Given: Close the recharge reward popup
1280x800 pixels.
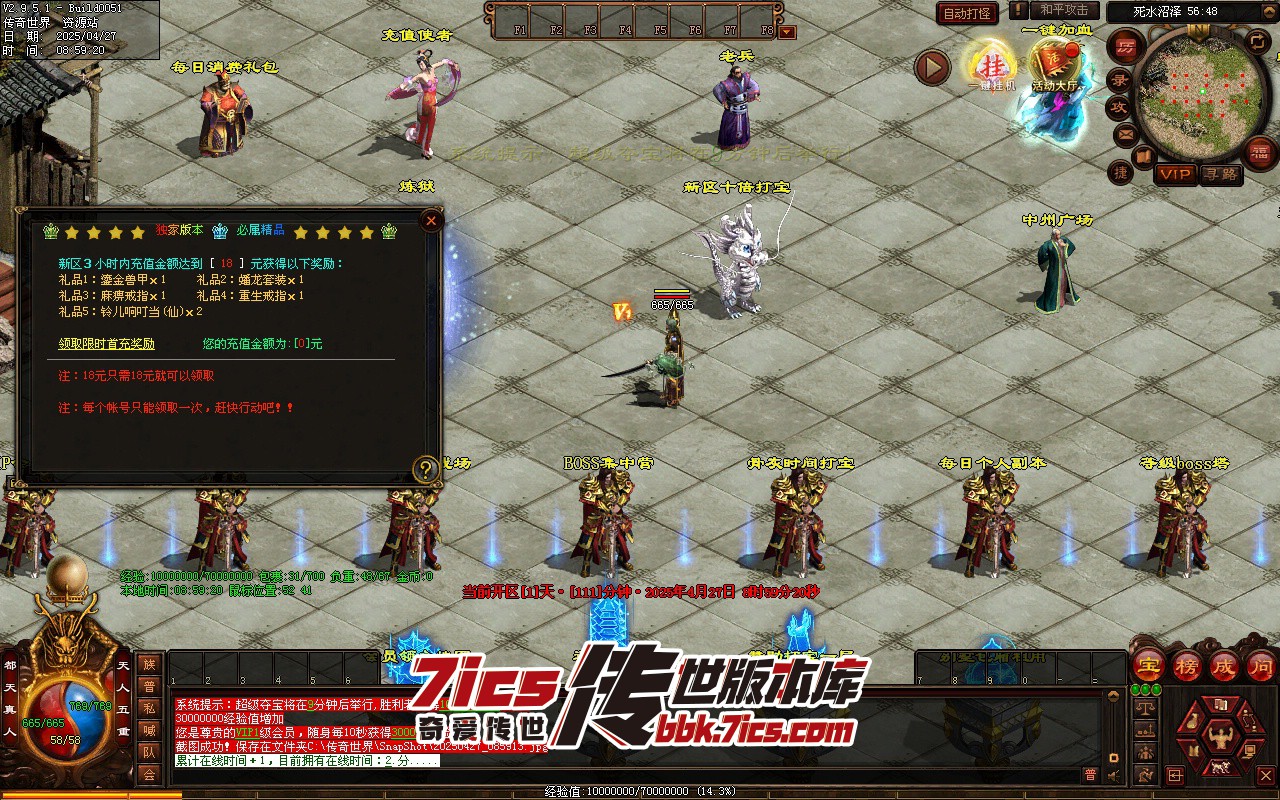Looking at the screenshot, I should coord(431,220).
